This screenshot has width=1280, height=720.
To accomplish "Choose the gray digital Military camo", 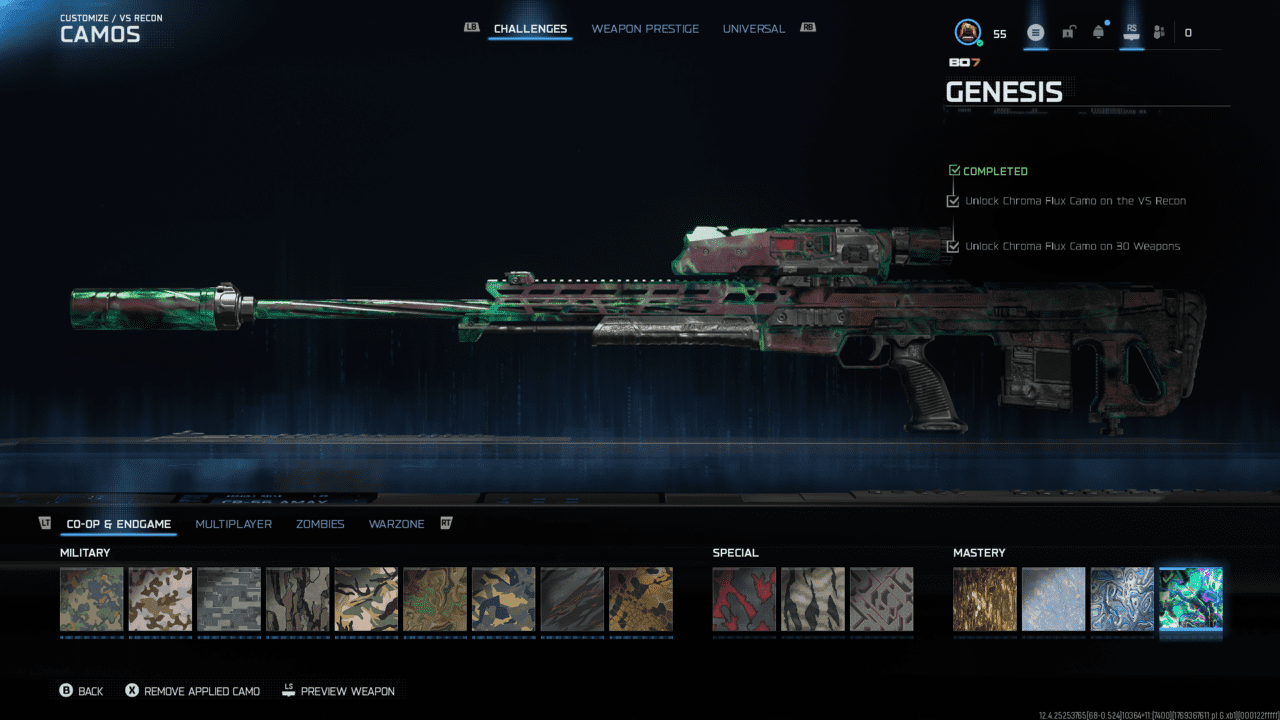I will point(229,599).
